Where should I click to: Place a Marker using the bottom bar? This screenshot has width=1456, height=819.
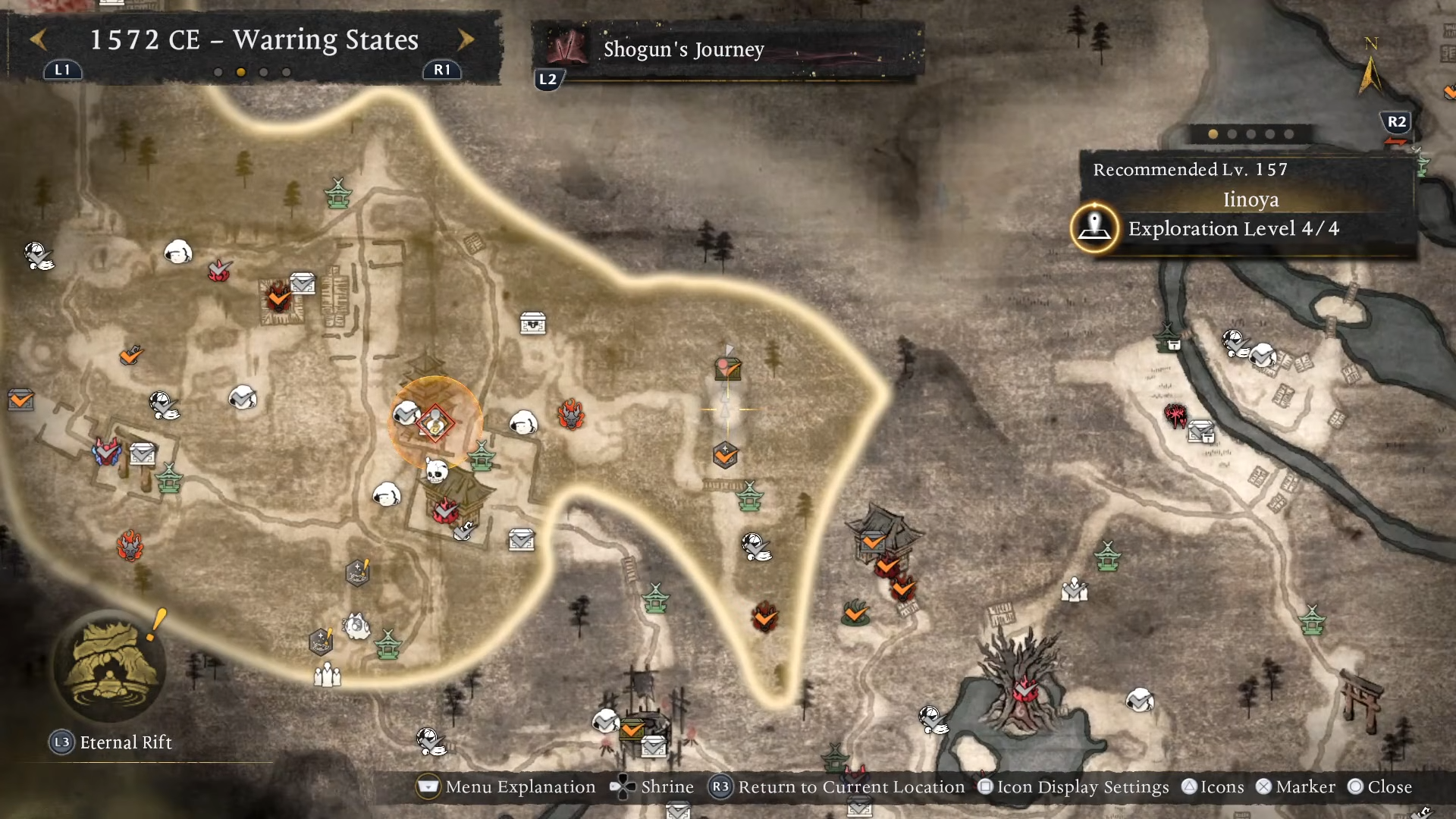[x=1295, y=787]
